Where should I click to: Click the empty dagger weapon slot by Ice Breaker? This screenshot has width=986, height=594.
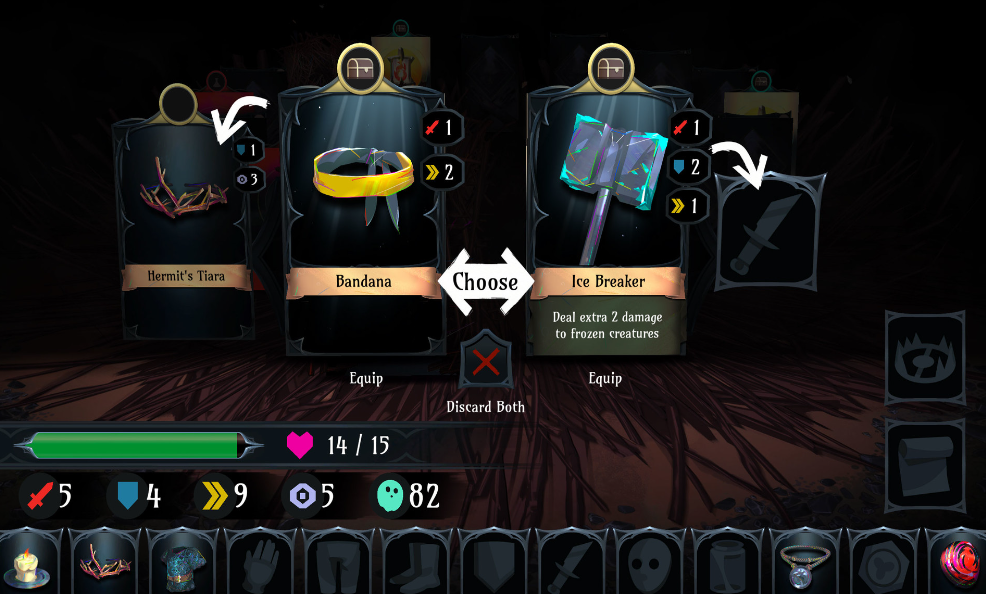click(x=769, y=233)
